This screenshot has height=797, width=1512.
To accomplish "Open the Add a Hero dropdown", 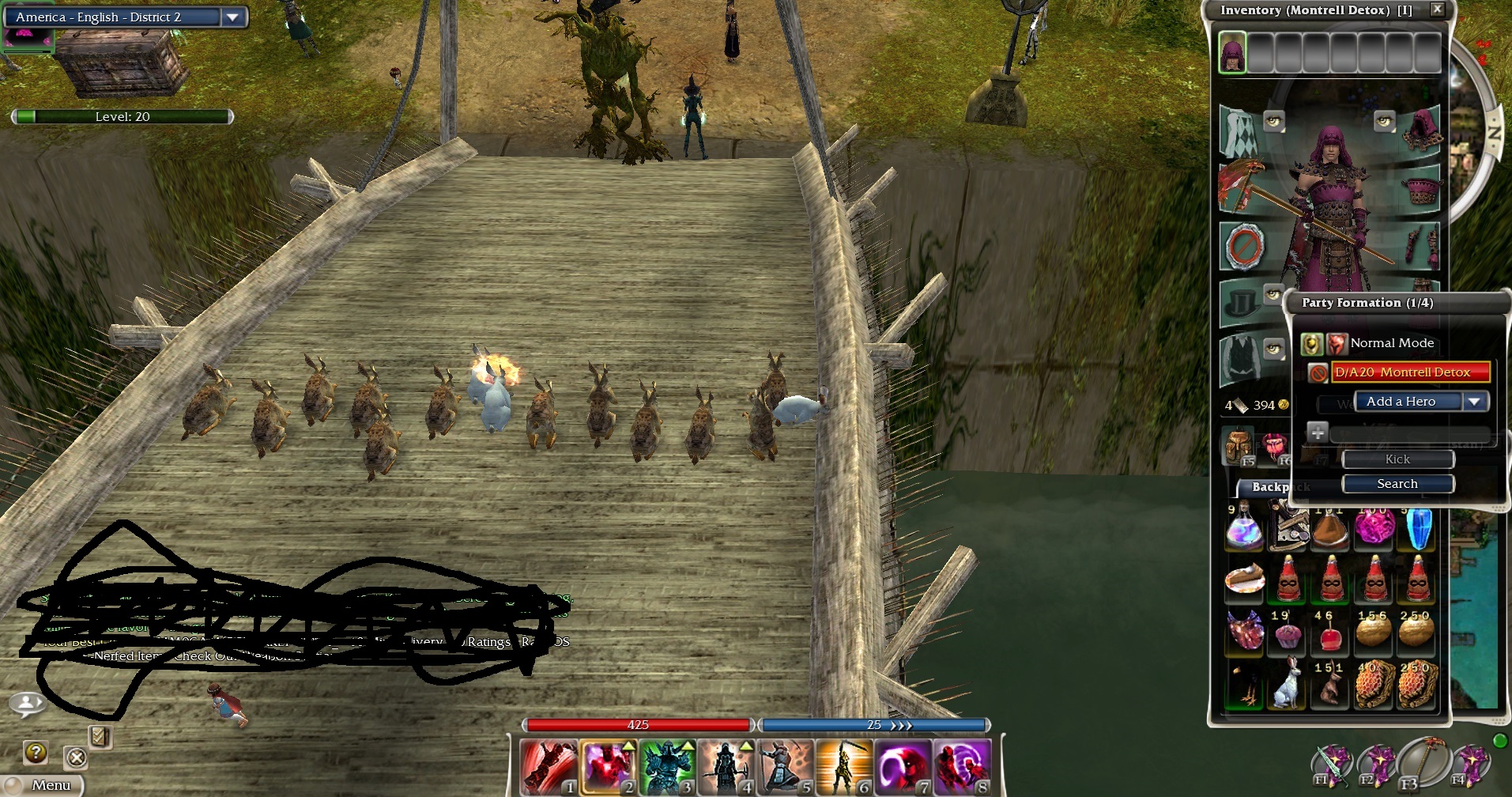I will point(1473,402).
